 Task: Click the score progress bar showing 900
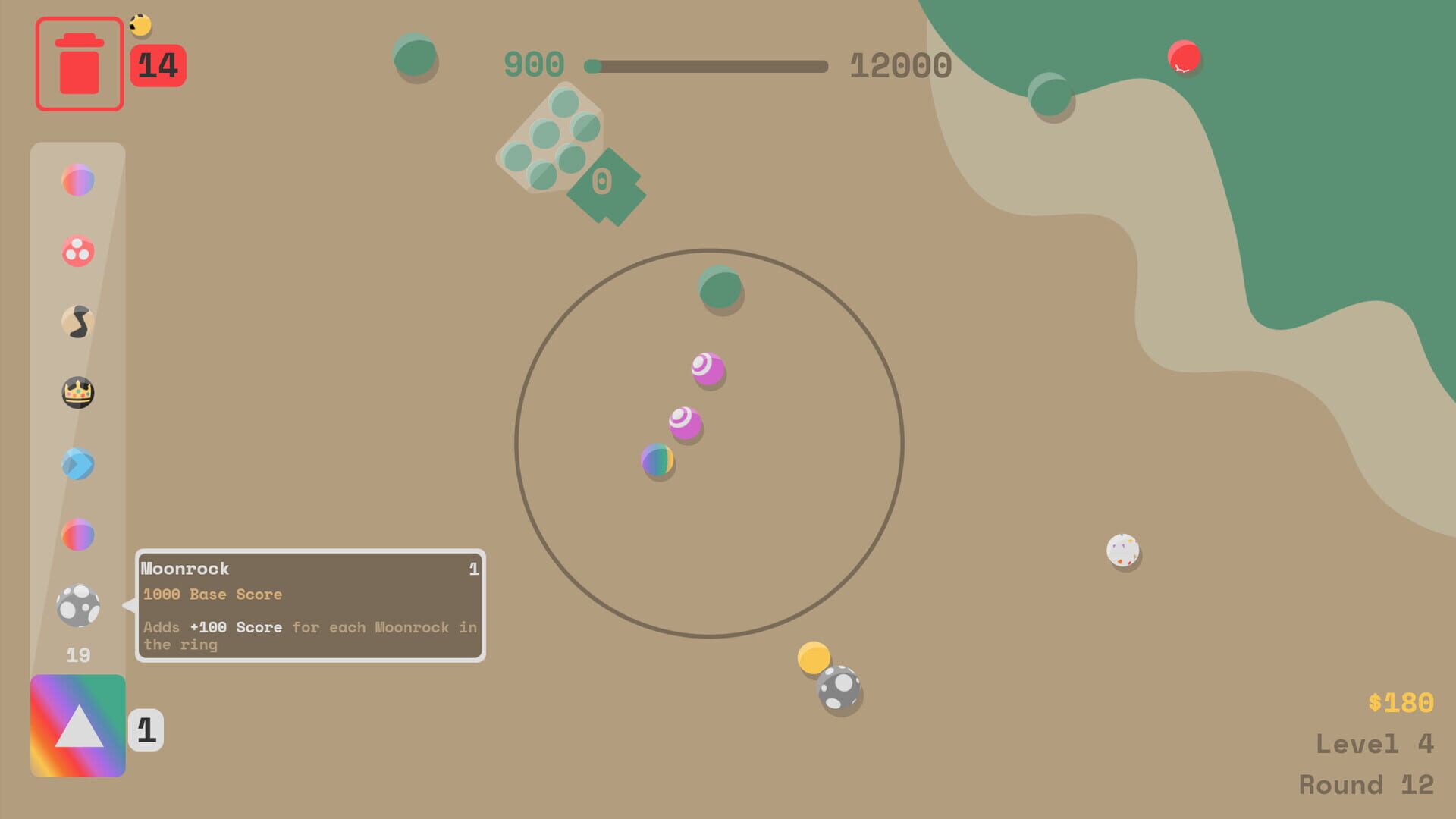tap(705, 66)
